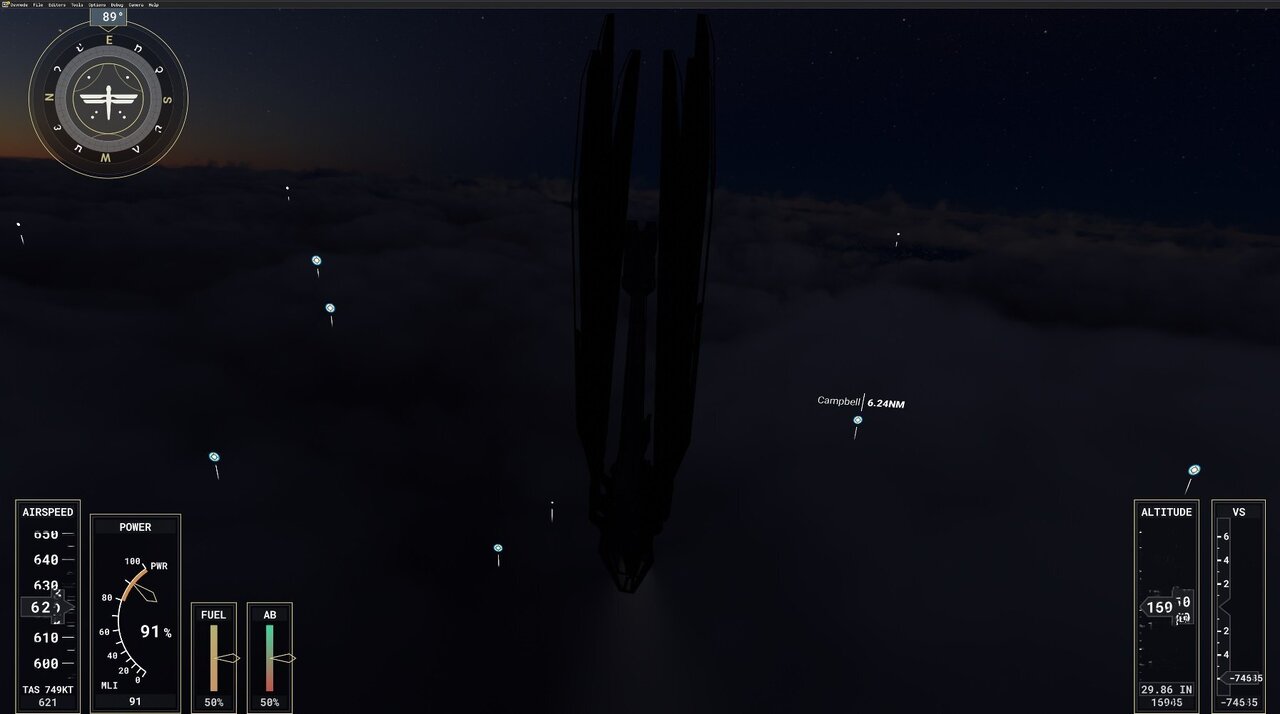
Task: Open the Editors menu
Action: [x=56, y=4]
